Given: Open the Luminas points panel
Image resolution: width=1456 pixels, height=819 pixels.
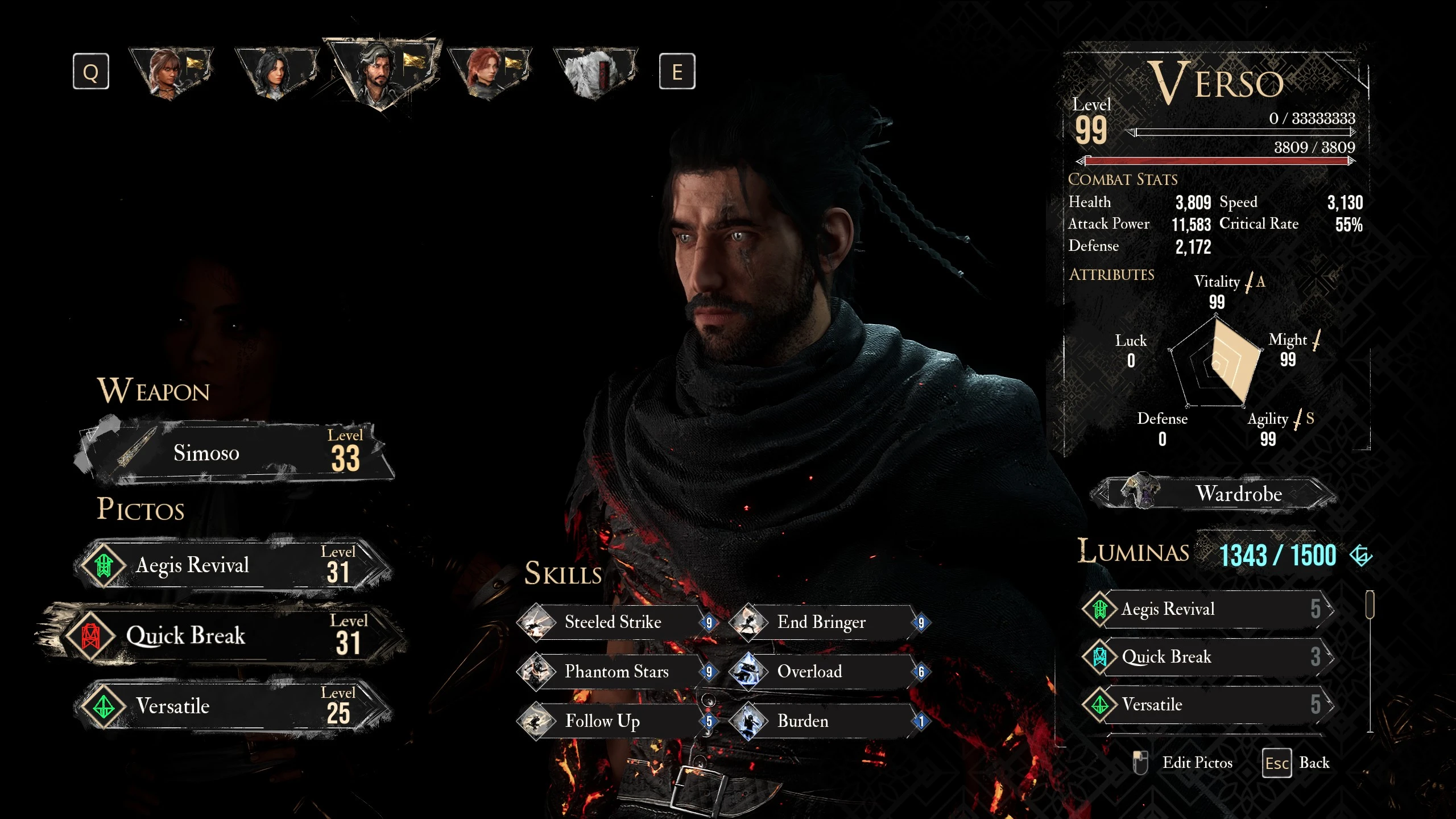Looking at the screenshot, I should [x=1277, y=556].
